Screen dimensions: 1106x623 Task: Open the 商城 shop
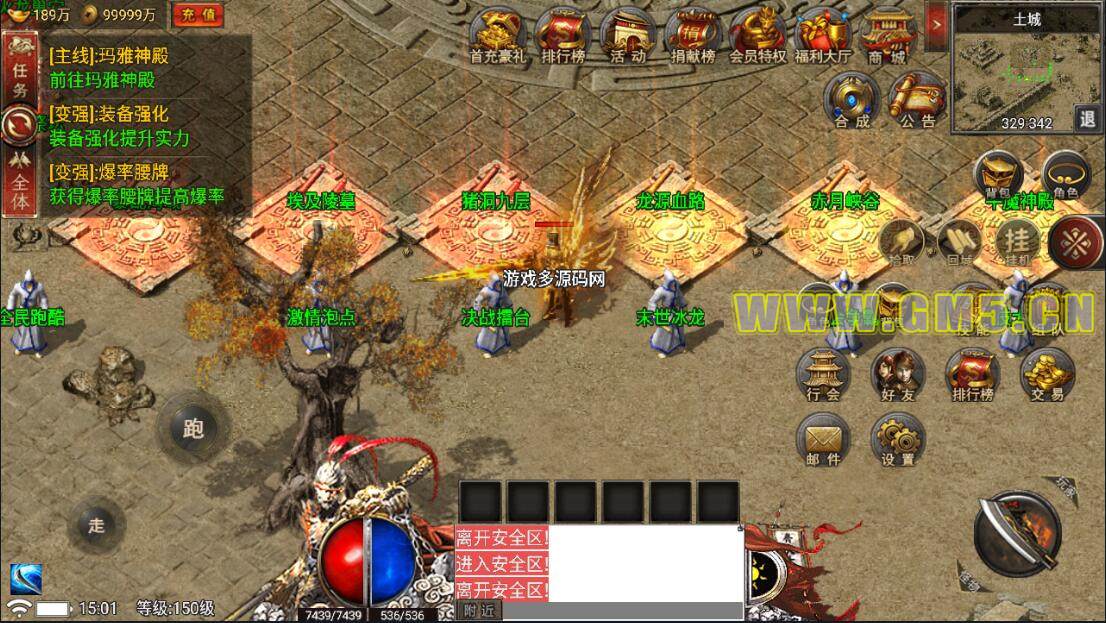pos(886,34)
